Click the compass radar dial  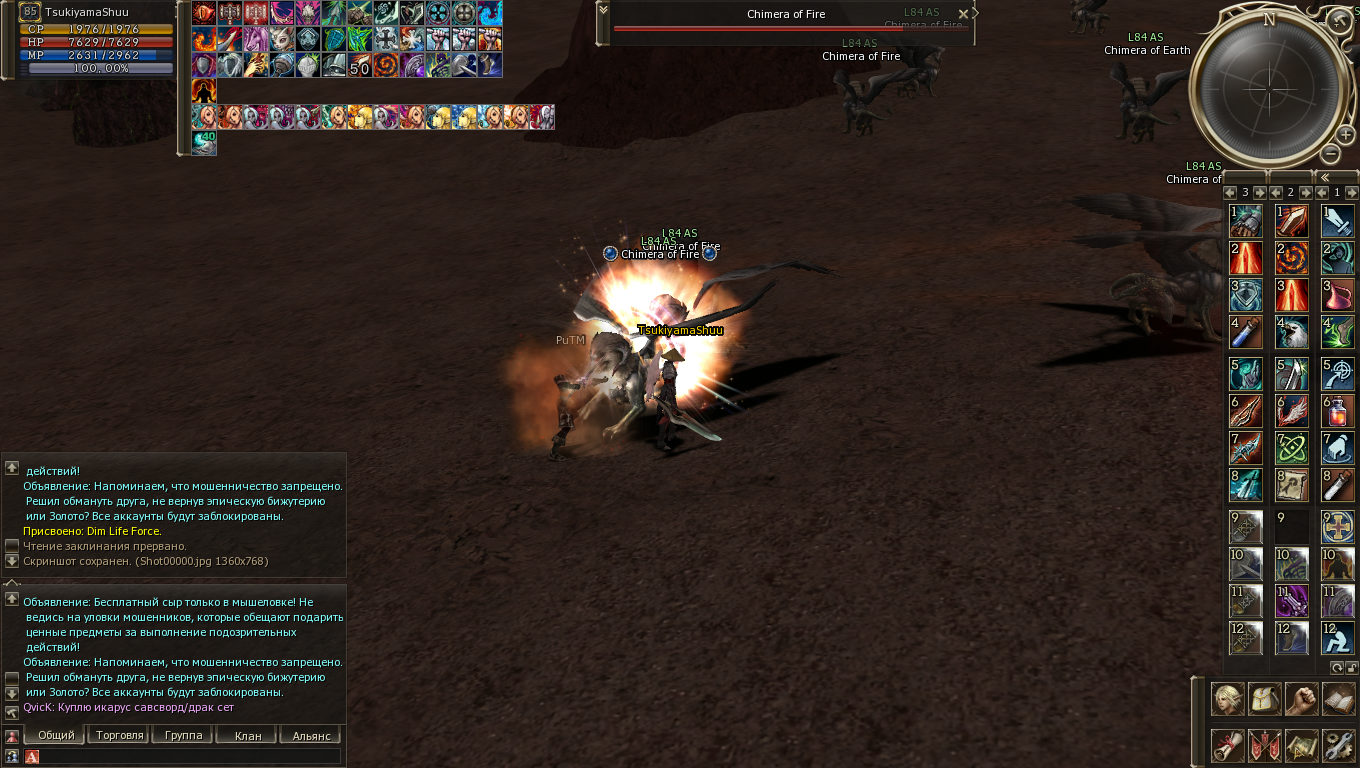1268,88
